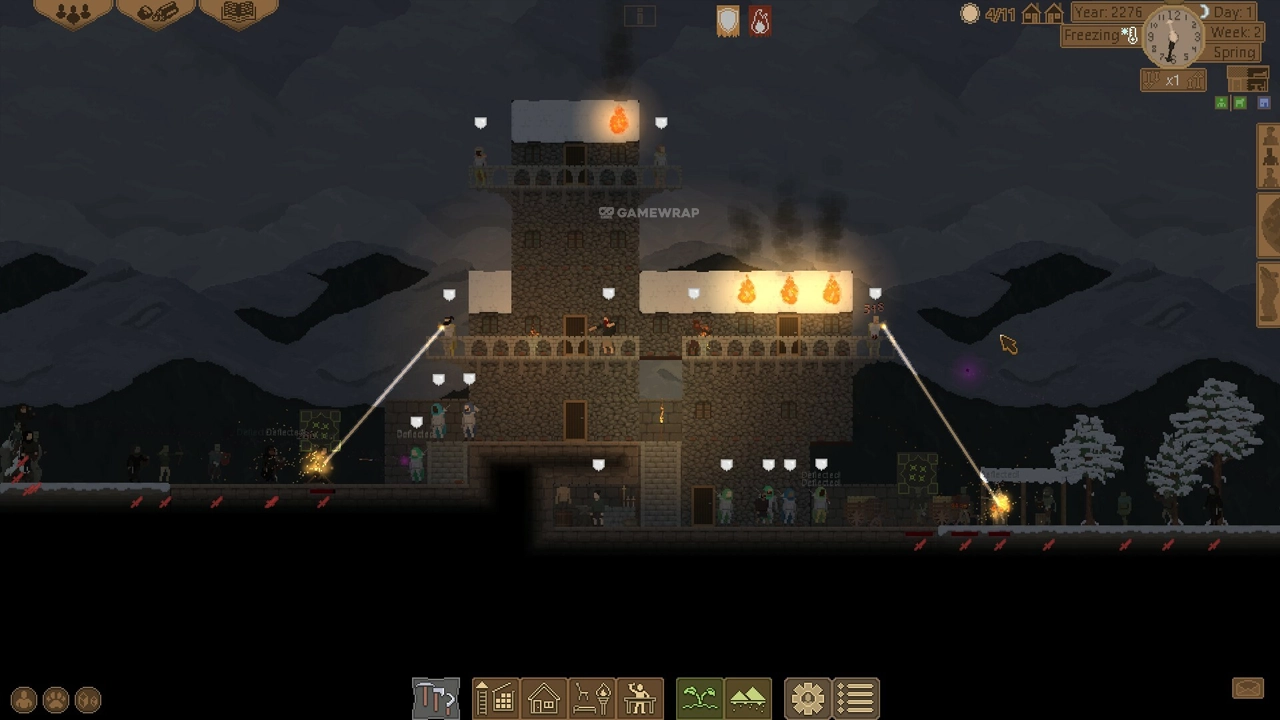Click the shield alert banner
The height and width of the screenshot is (720, 1280).
[x=728, y=21]
